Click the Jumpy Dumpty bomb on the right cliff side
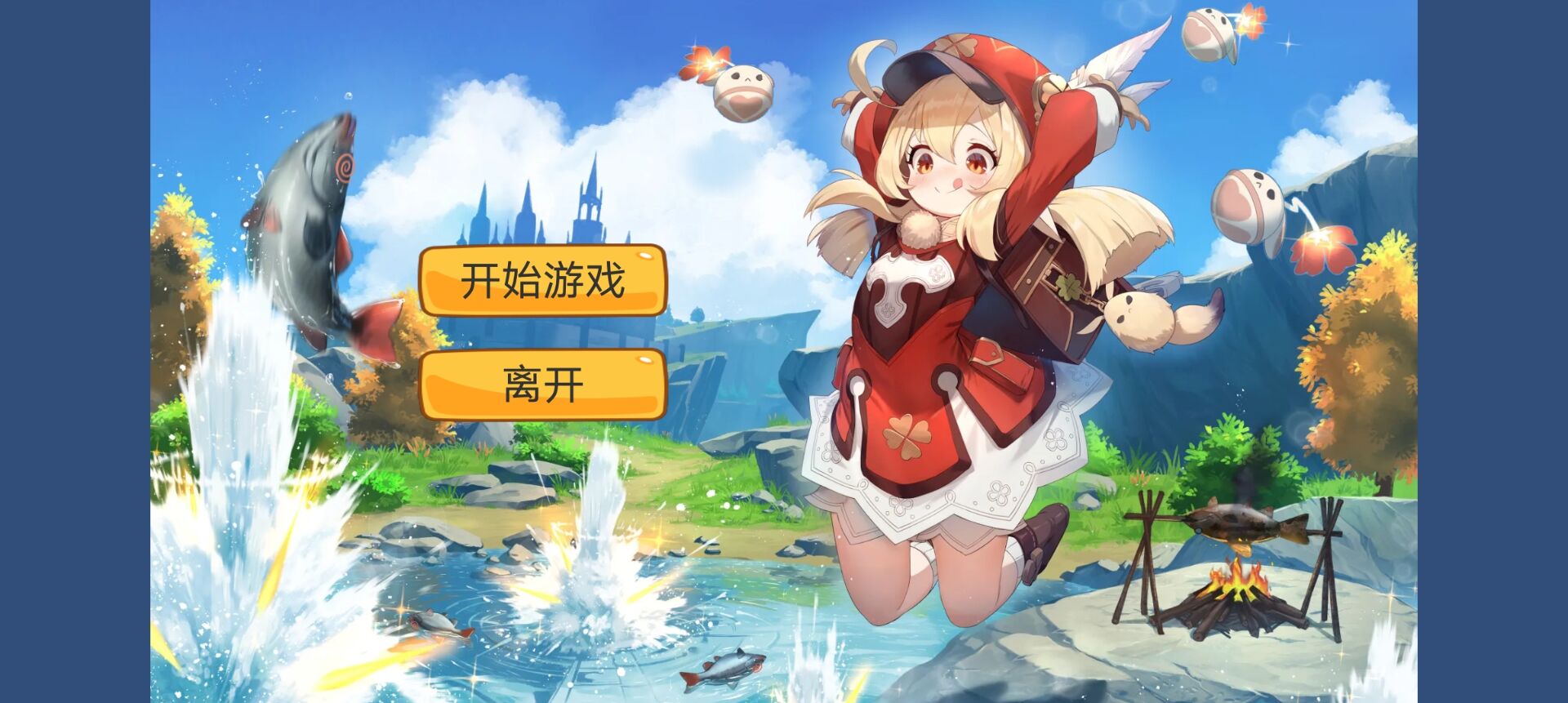 [x=1249, y=207]
